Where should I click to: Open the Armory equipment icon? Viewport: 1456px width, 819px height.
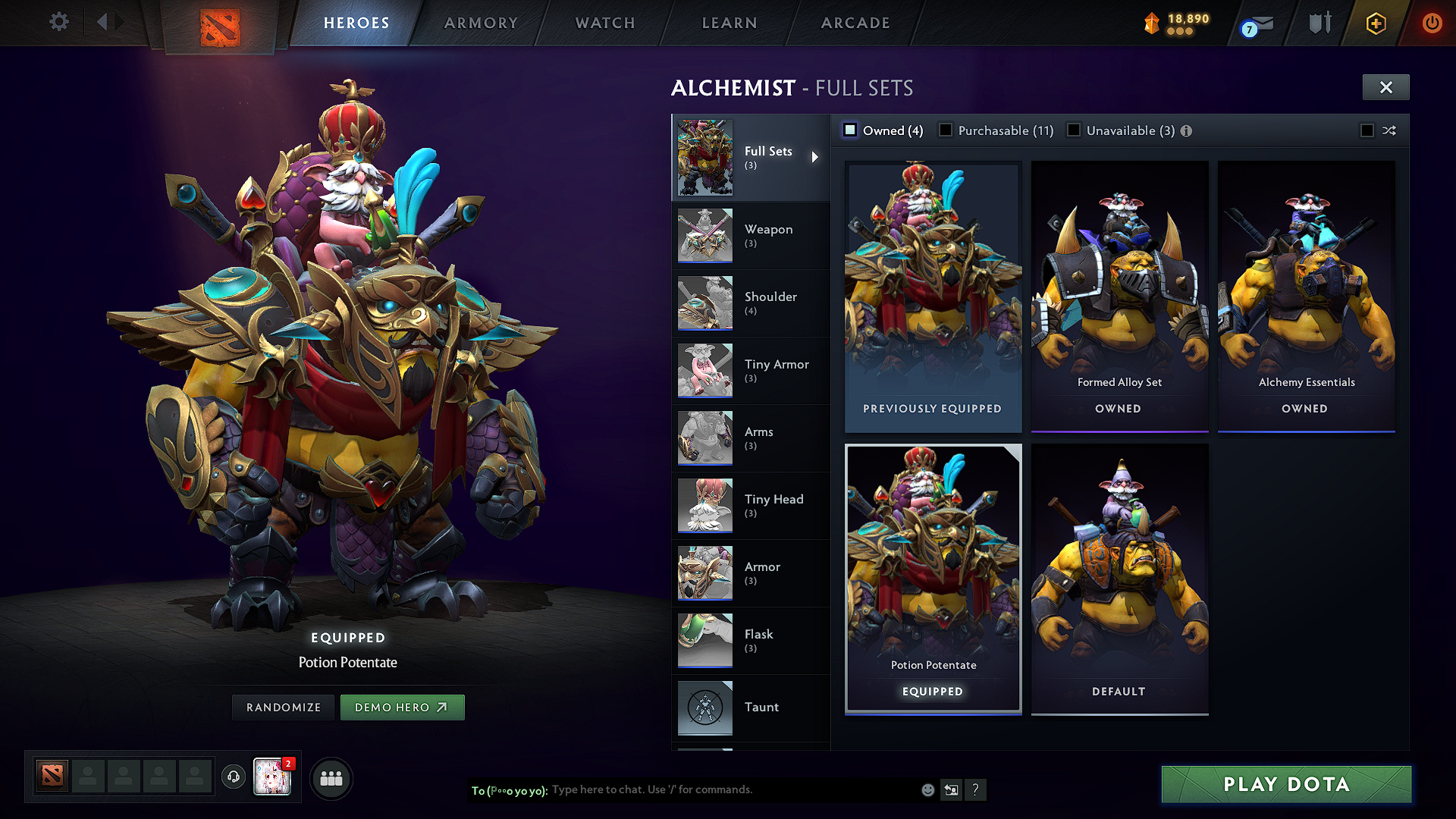[x=1319, y=23]
